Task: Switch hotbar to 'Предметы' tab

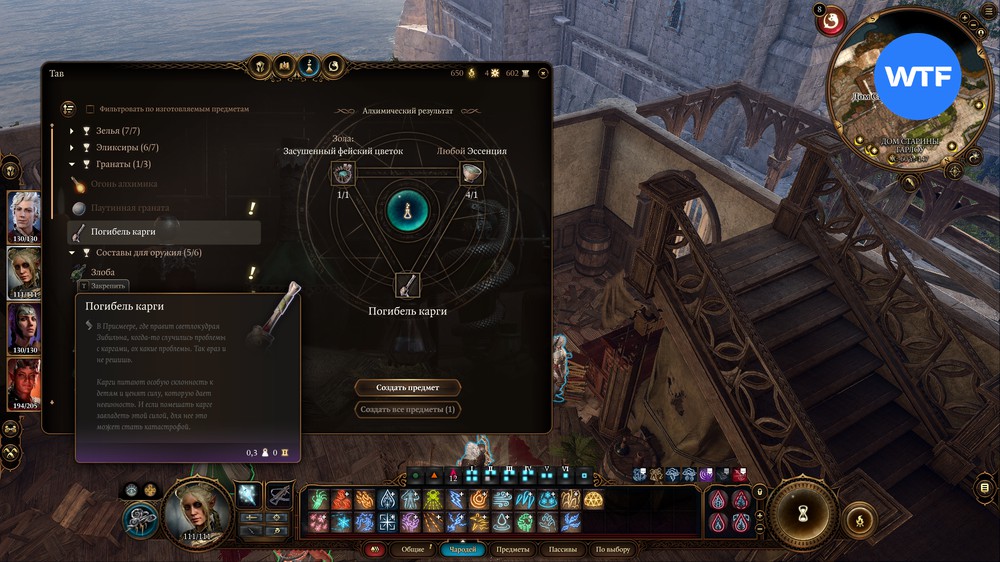Action: click(513, 549)
